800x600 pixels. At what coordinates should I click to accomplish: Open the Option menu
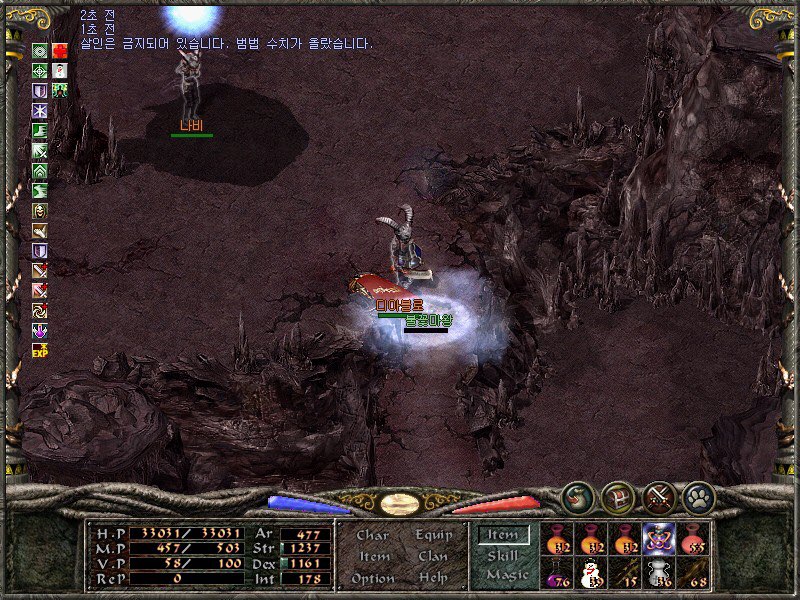[372, 578]
